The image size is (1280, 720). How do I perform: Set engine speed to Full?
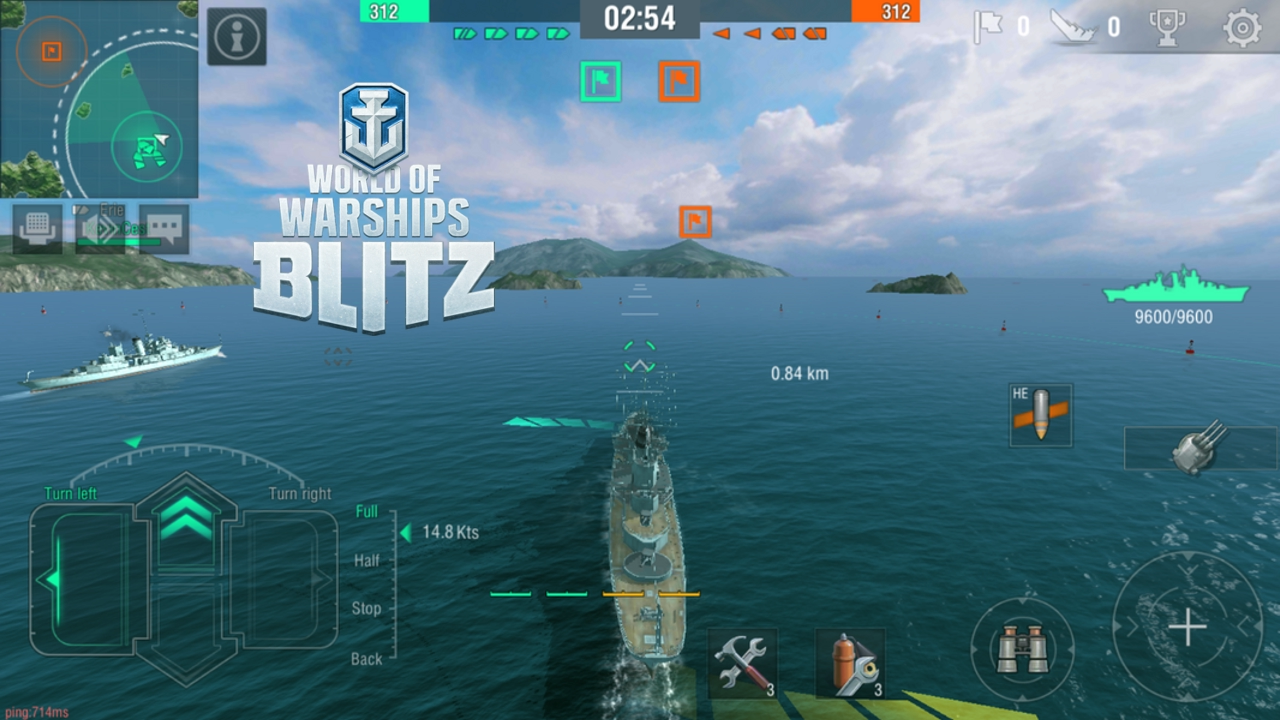point(366,511)
